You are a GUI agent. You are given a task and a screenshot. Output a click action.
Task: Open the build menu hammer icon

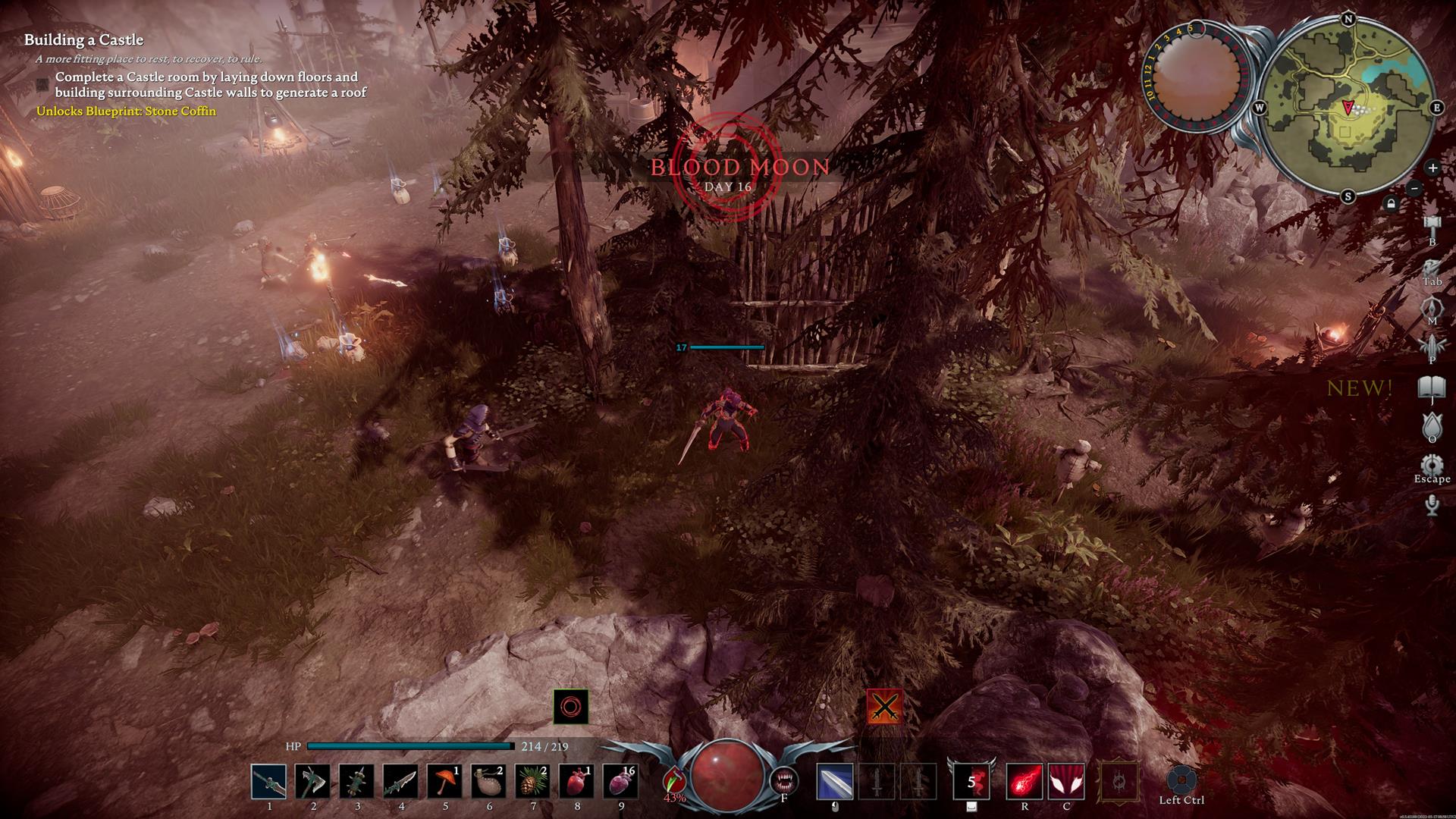pos(1432,224)
